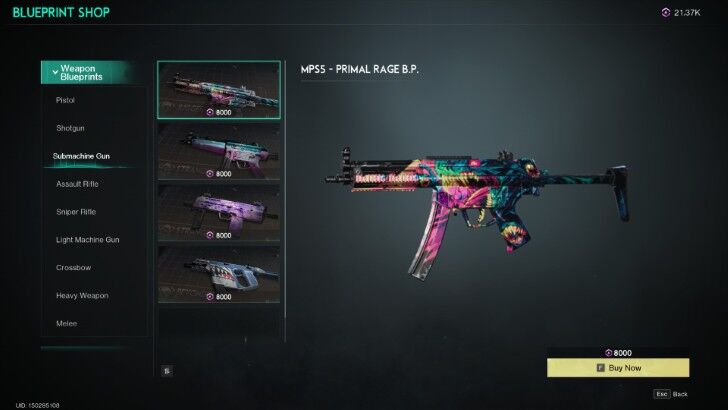
Task: Select the Pistol category
Action: [66, 100]
